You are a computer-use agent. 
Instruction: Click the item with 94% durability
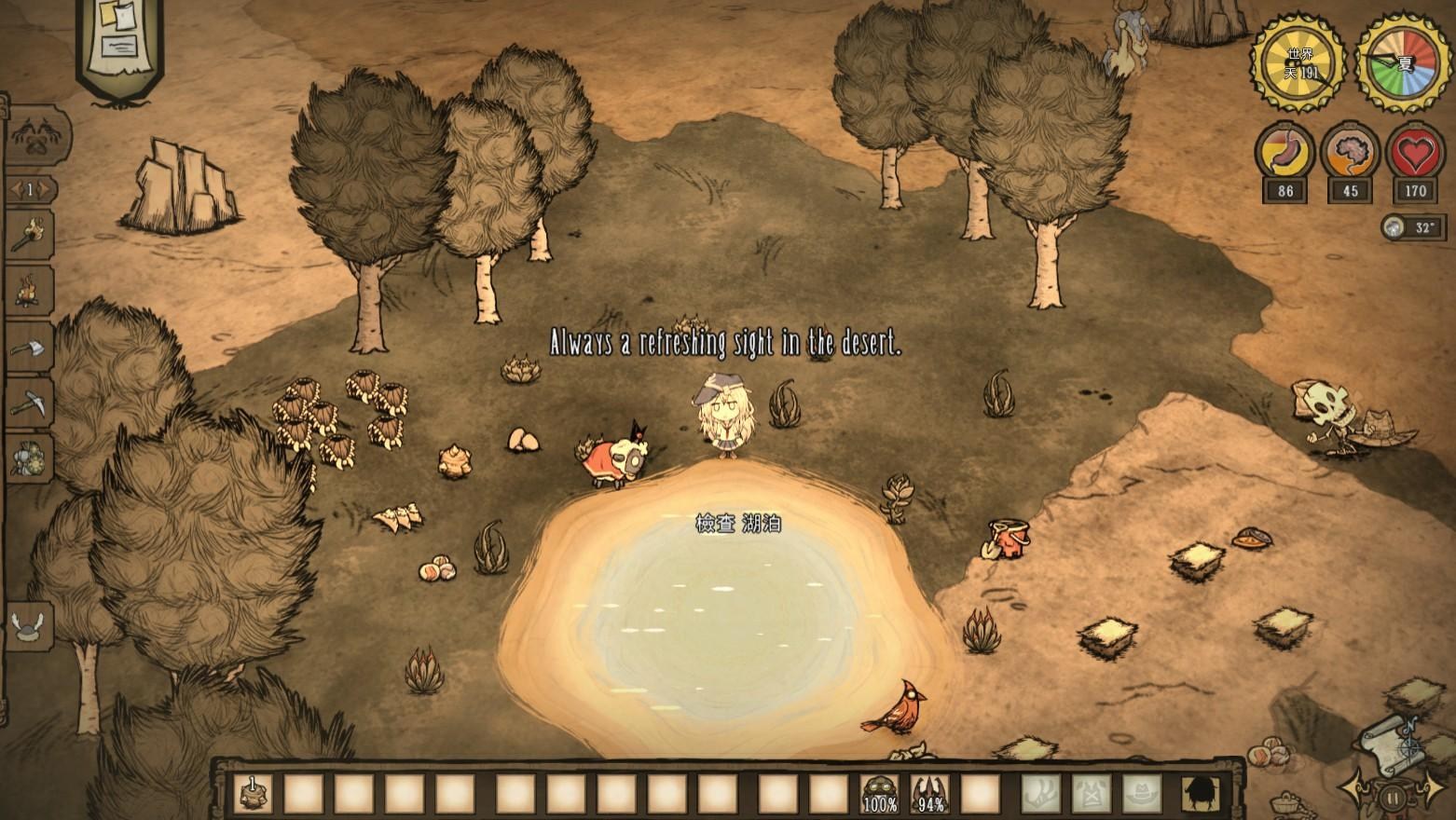931,792
